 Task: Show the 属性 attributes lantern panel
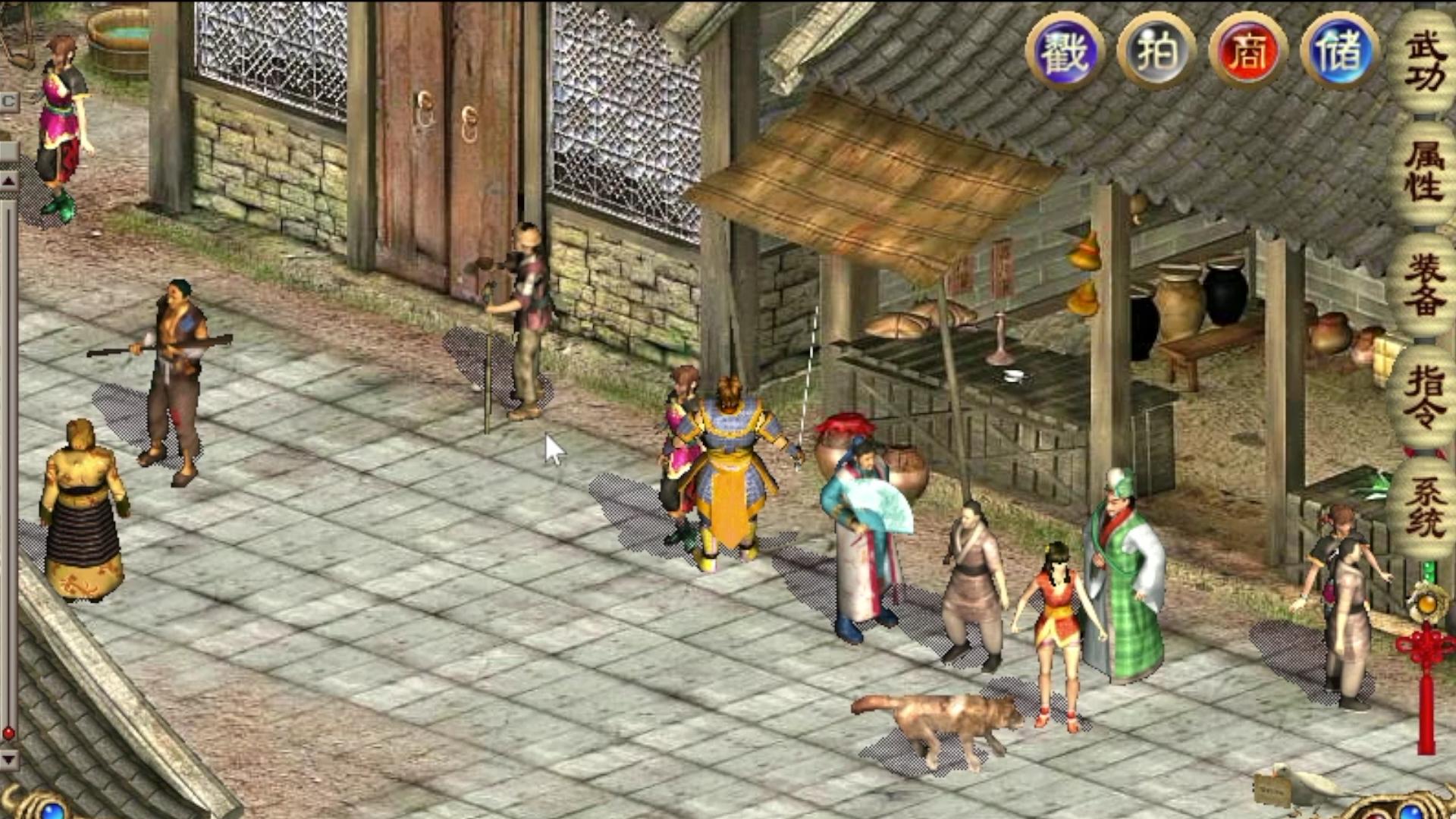1424,173
